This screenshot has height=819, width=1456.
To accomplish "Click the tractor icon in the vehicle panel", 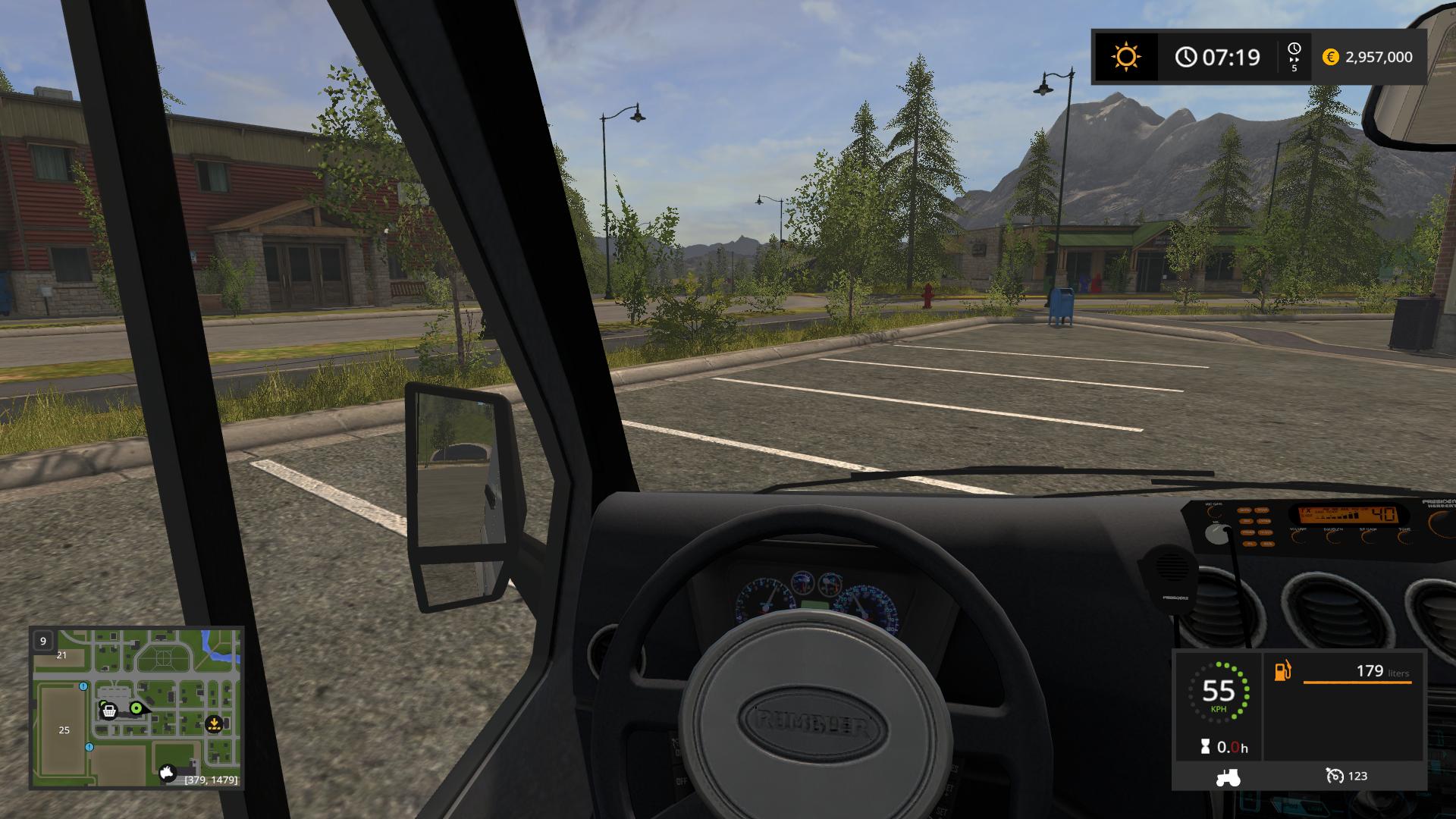I will 1227,777.
